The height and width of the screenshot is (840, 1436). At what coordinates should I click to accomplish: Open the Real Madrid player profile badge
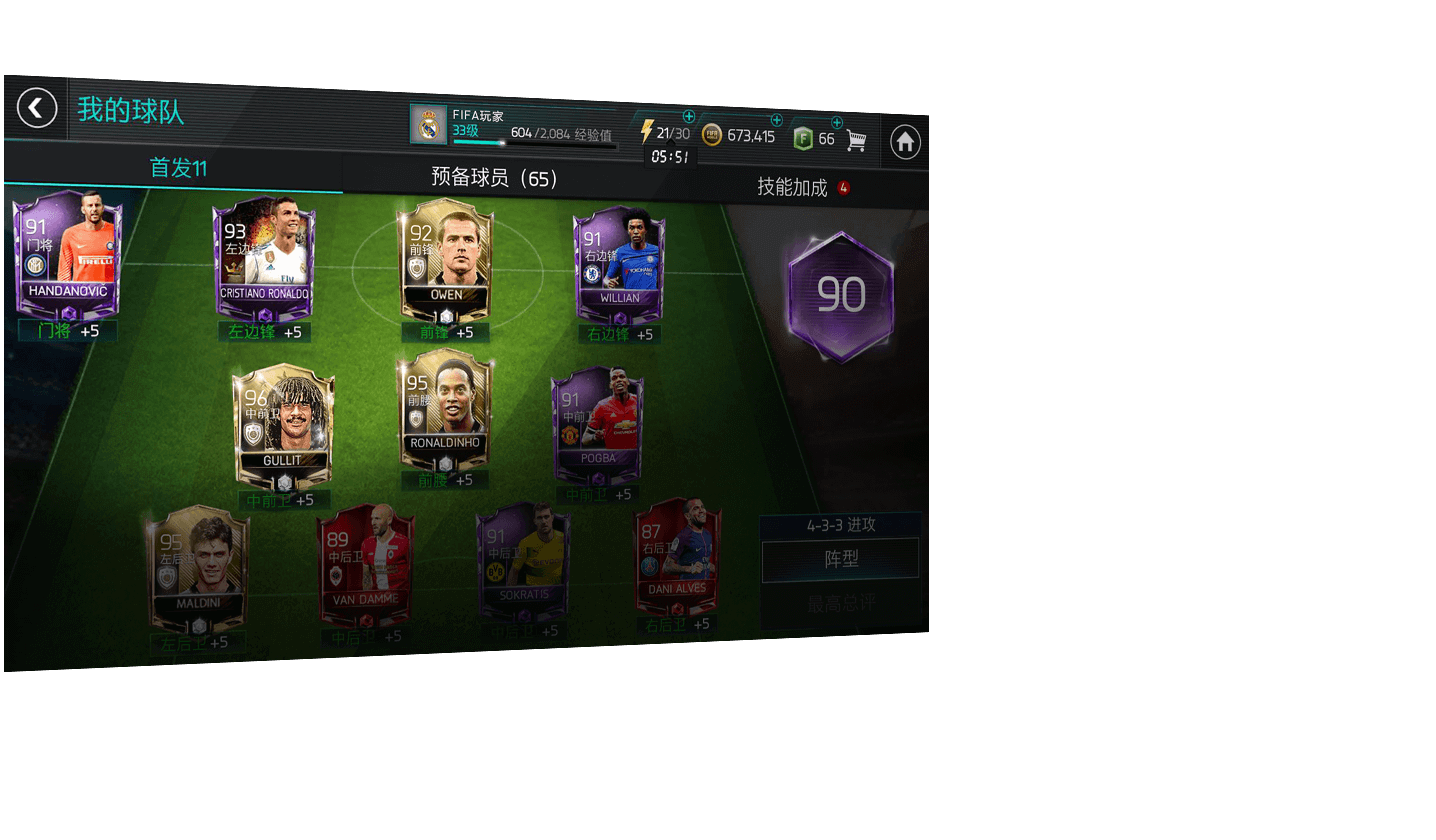429,124
